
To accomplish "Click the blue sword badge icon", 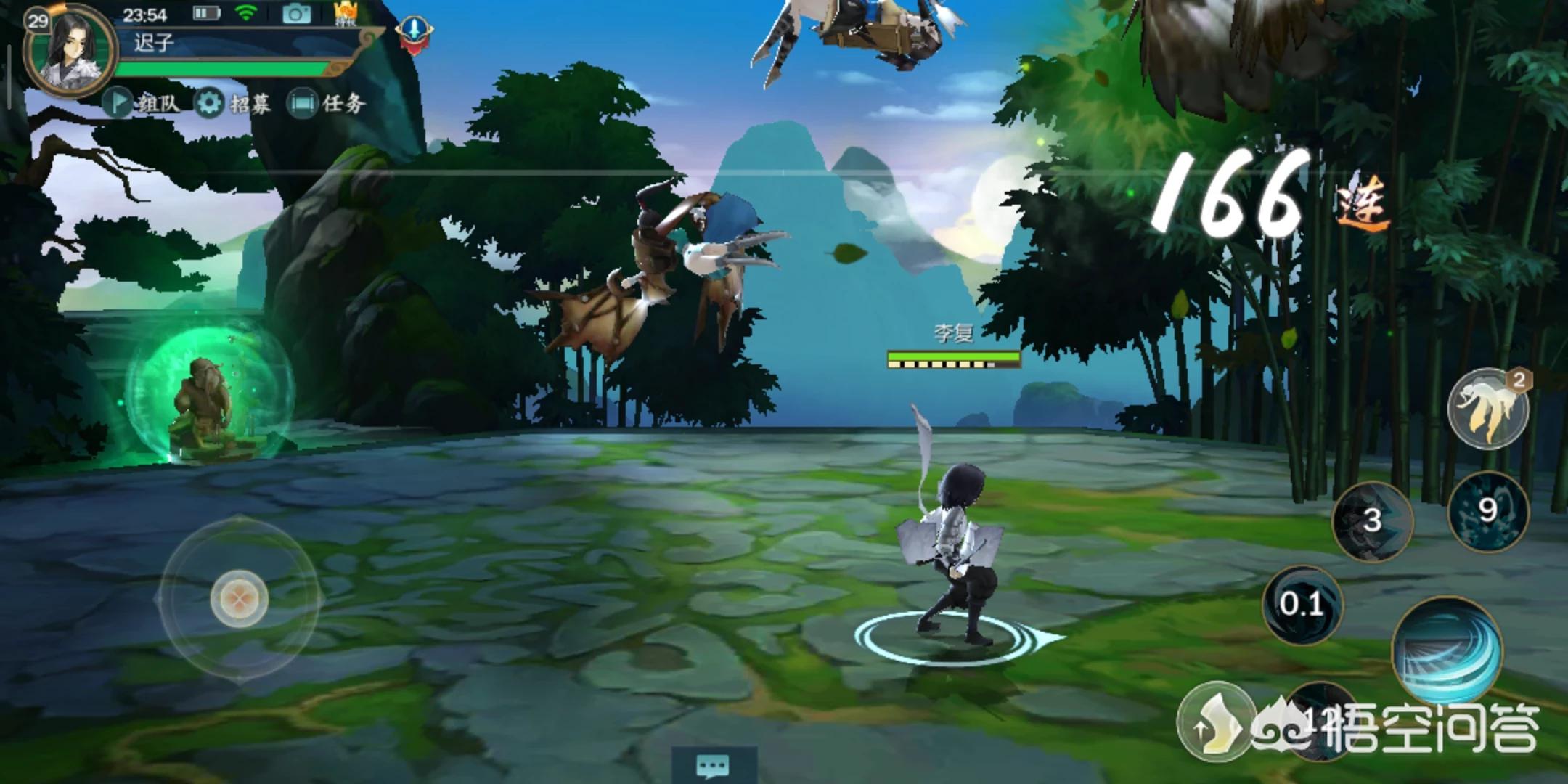I will point(415,33).
